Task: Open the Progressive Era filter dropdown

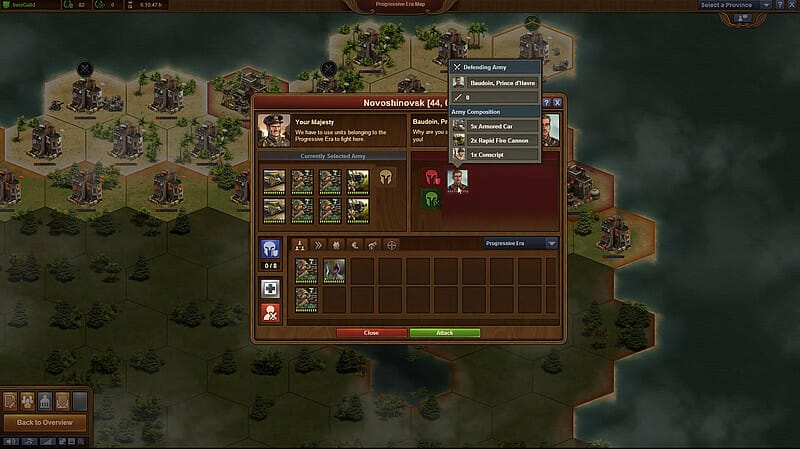Action: coord(520,243)
